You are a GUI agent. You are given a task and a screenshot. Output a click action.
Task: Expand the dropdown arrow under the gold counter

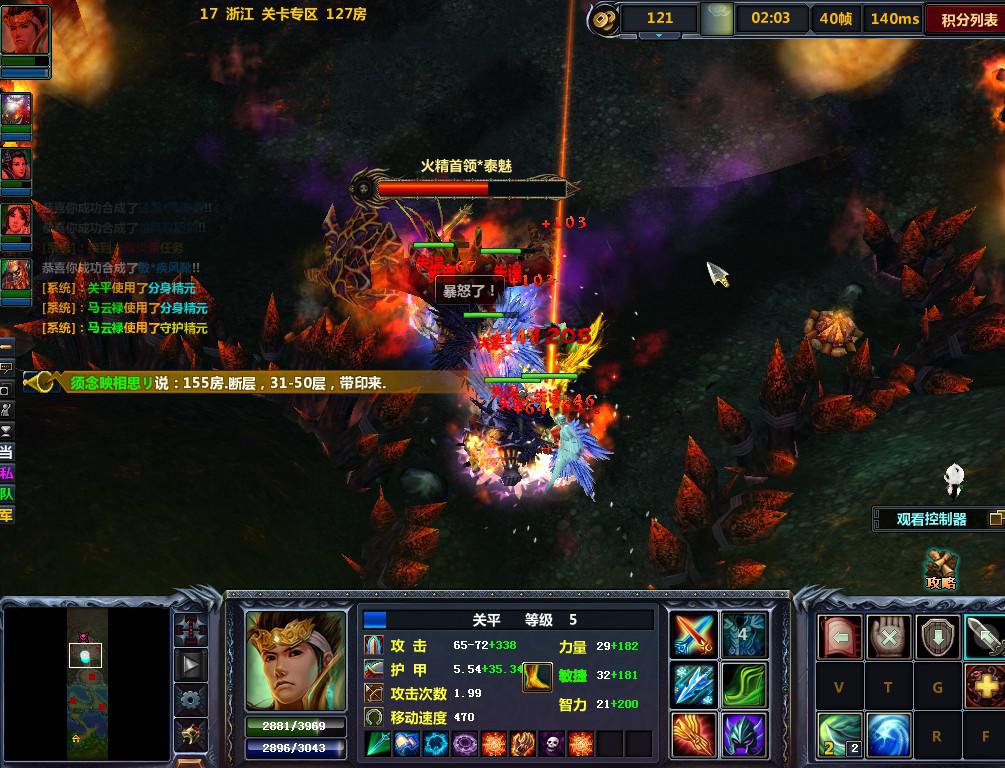point(659,36)
